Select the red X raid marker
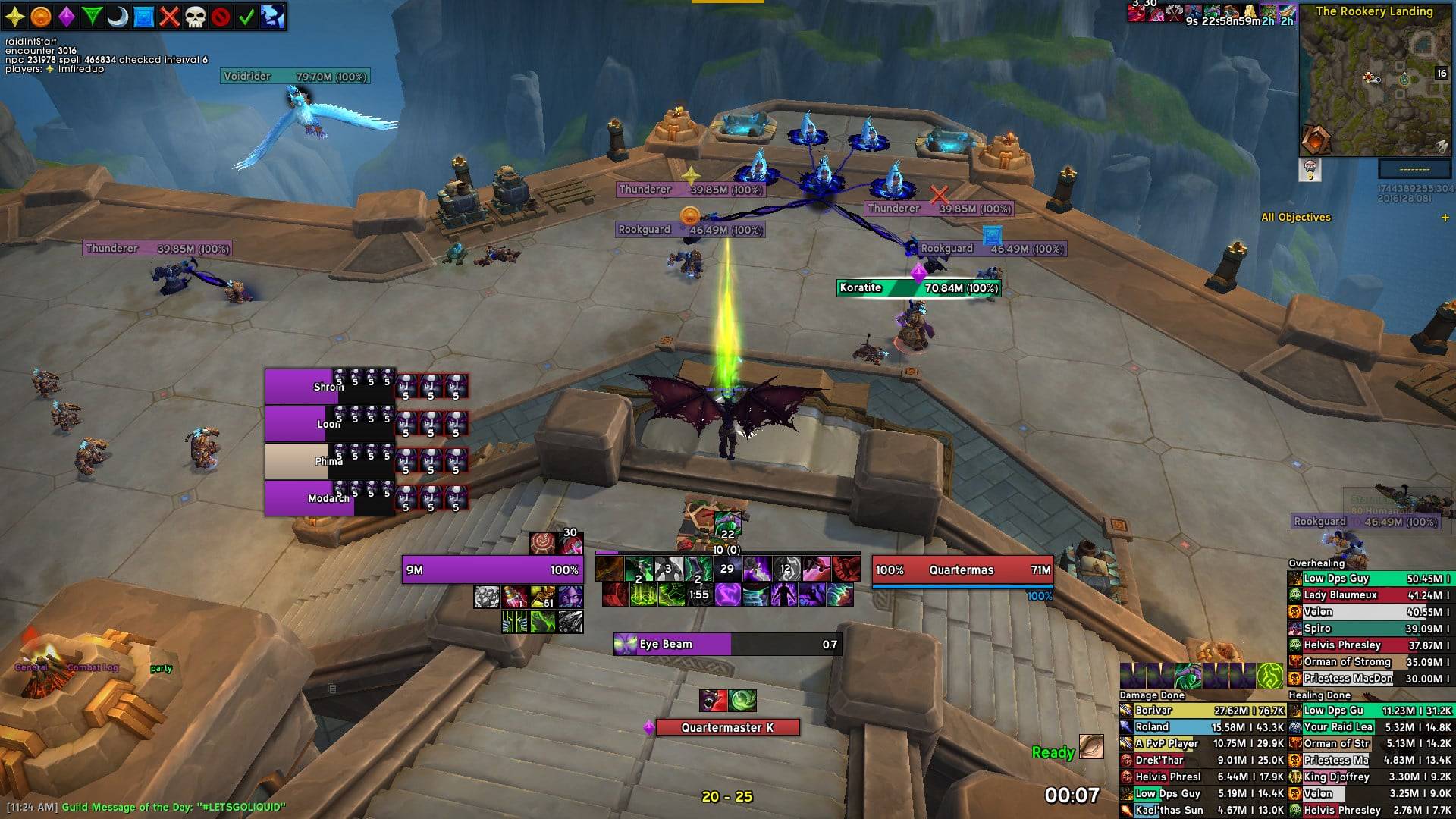Image resolution: width=1456 pixels, height=819 pixels. pyautogui.click(x=169, y=17)
